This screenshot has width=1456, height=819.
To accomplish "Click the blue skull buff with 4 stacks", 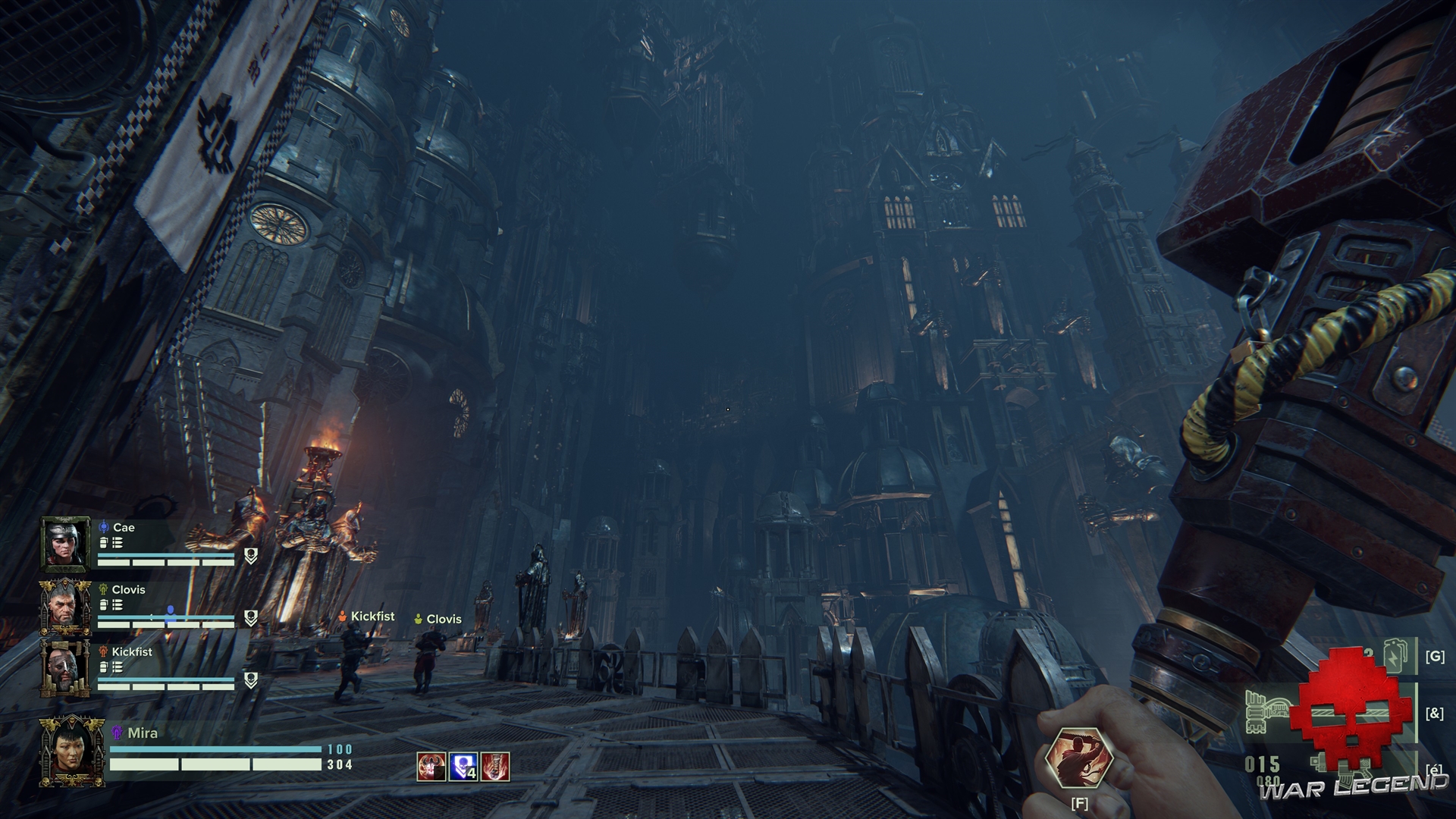I will 463,767.
